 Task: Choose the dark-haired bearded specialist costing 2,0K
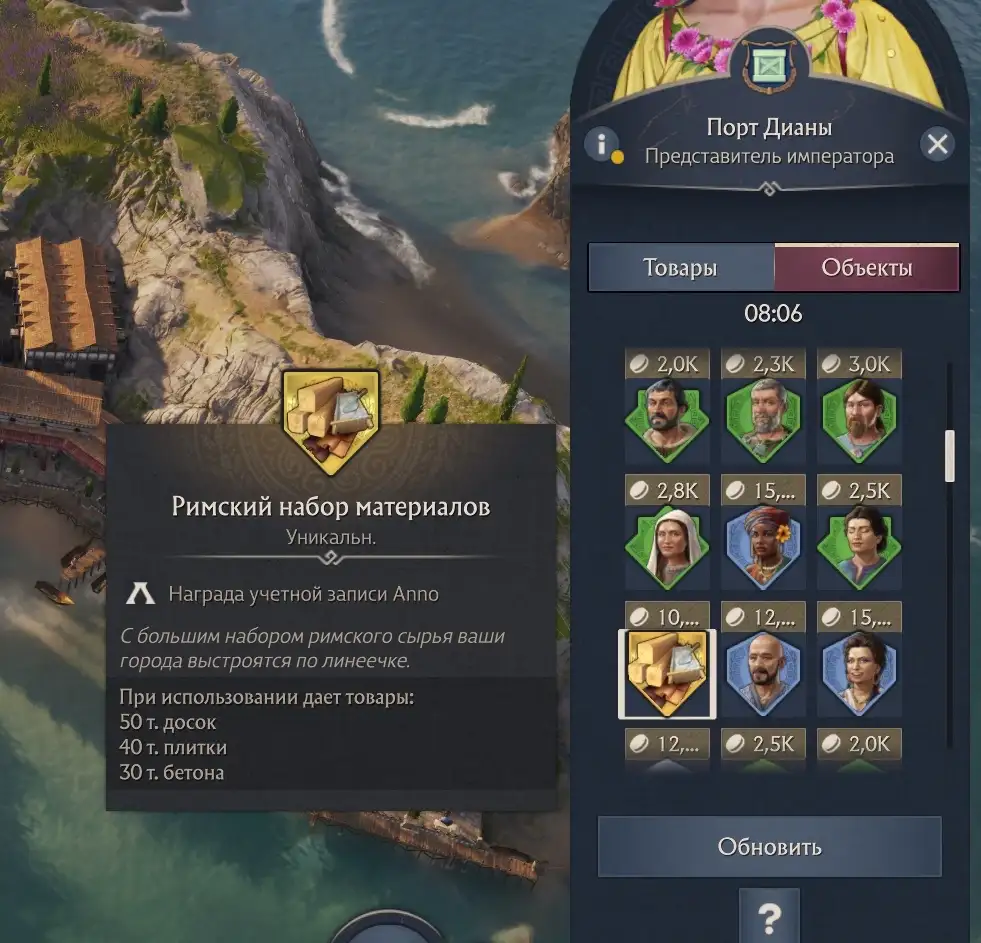667,419
